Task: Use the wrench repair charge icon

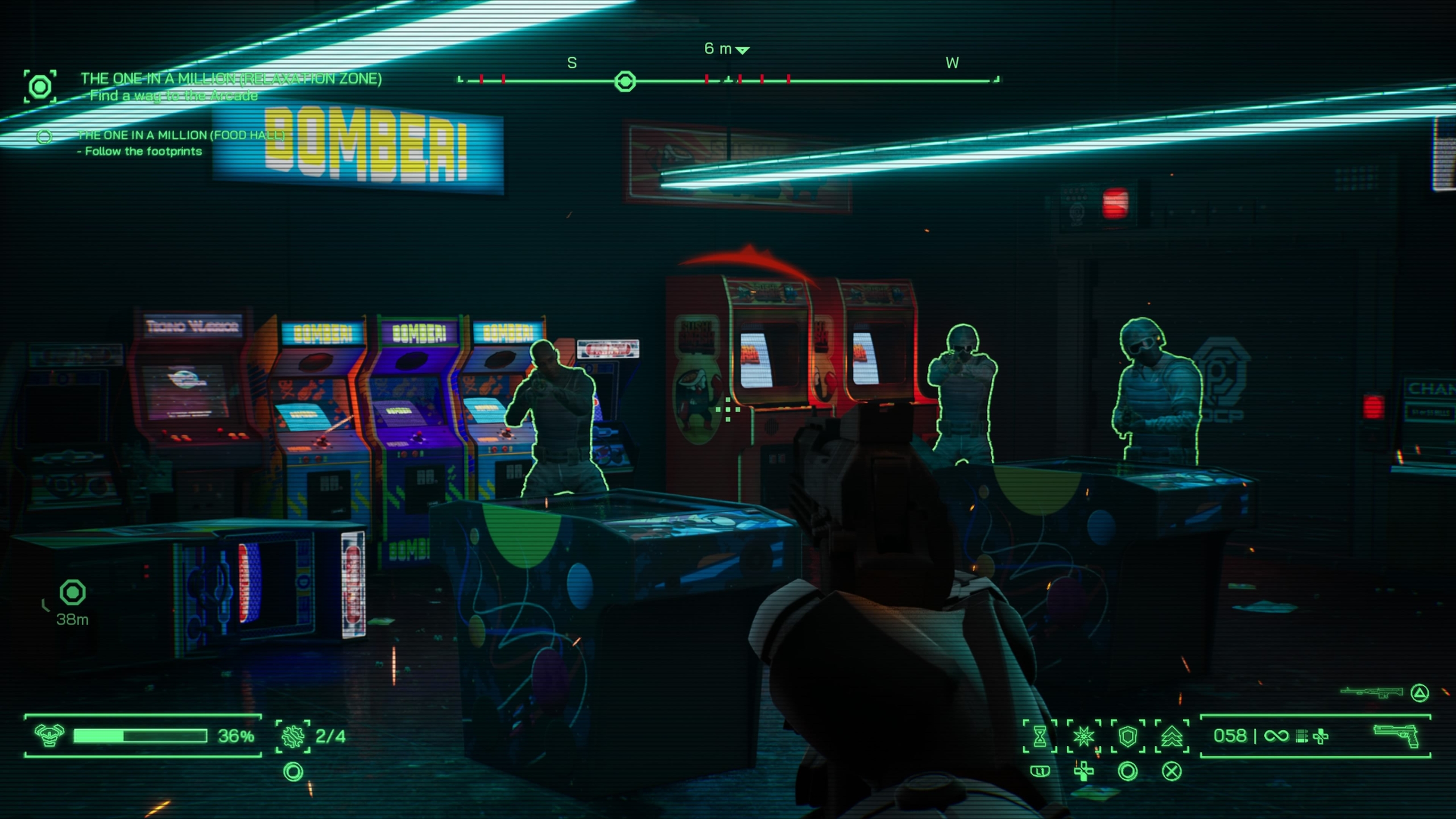Action: point(293,736)
